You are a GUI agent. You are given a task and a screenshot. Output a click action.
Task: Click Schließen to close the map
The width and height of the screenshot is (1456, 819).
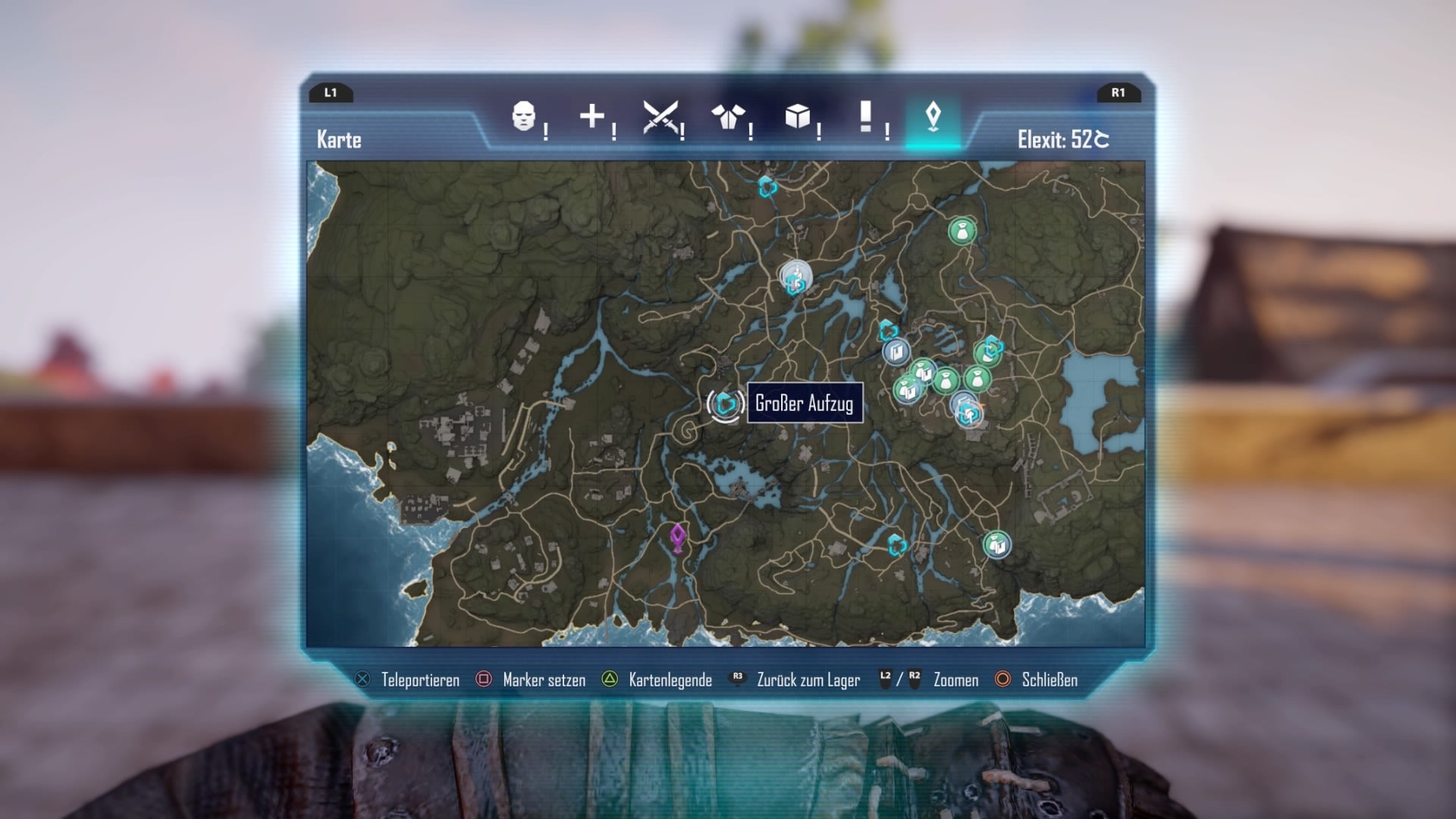click(1049, 680)
